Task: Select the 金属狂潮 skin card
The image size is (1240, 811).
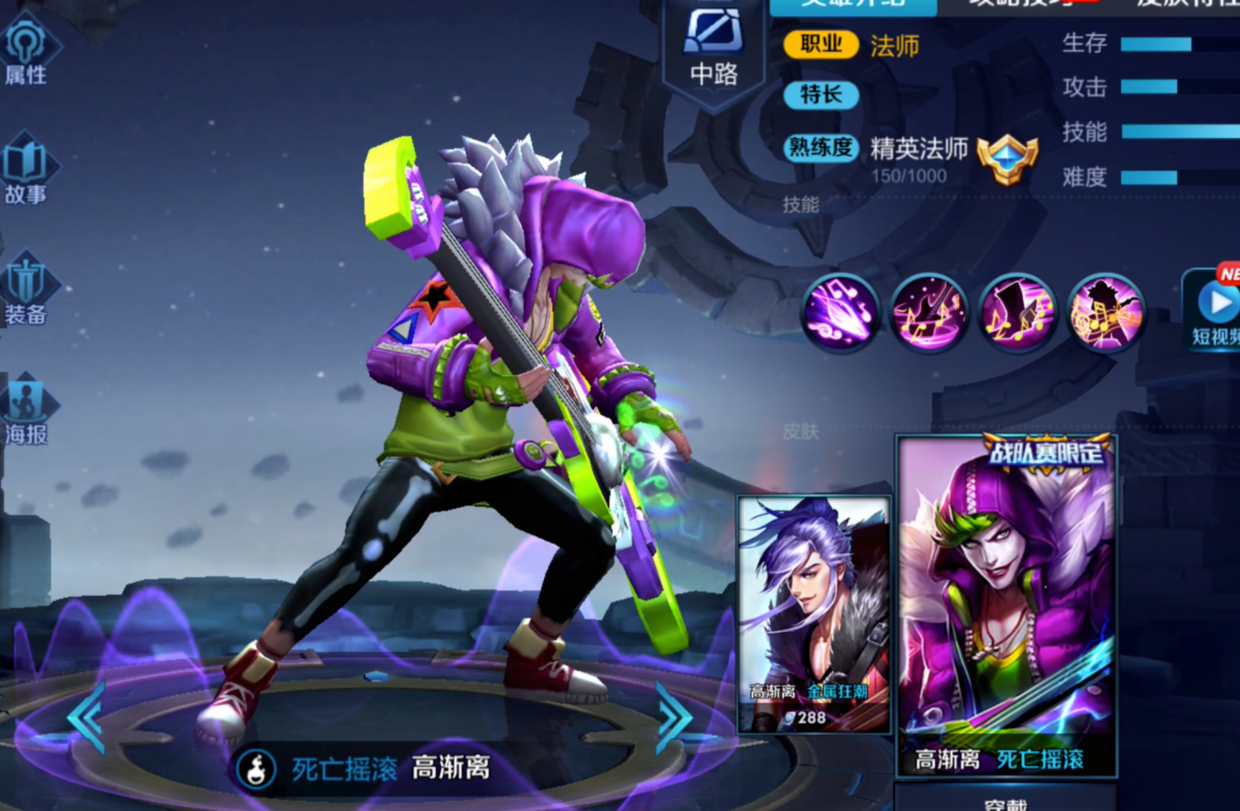Action: 813,613
